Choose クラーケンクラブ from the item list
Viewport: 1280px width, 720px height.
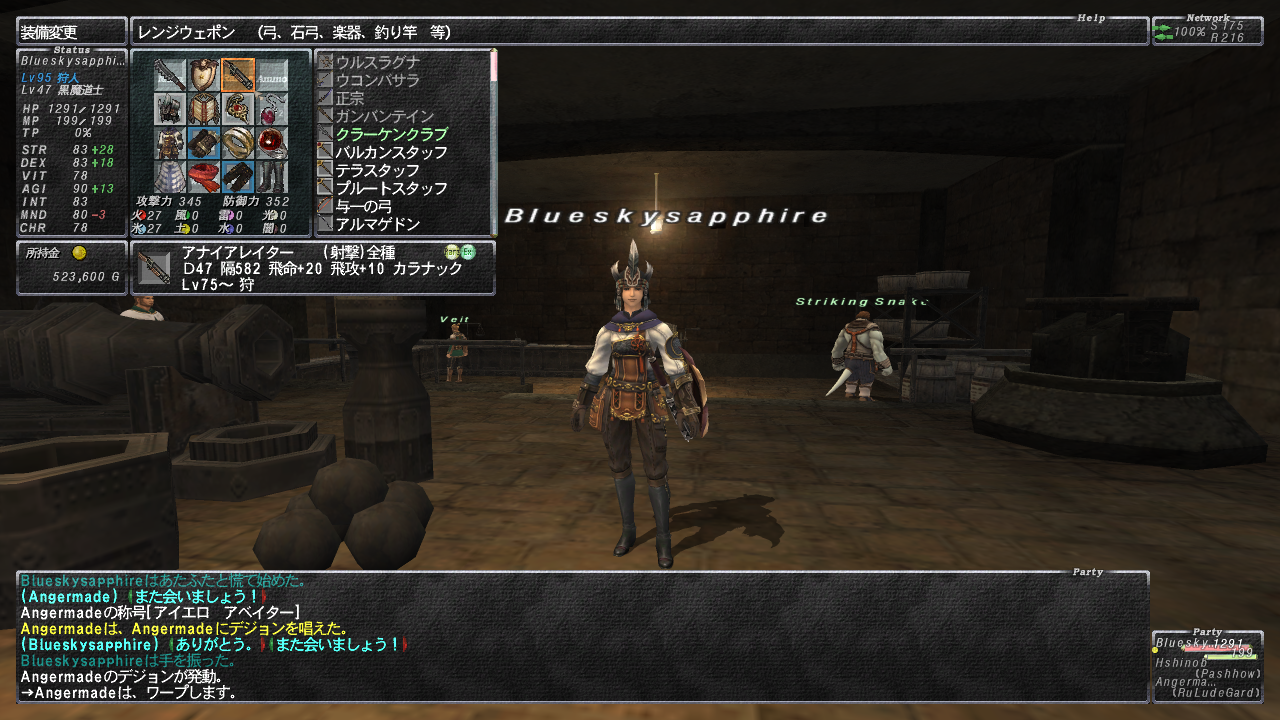(391, 134)
